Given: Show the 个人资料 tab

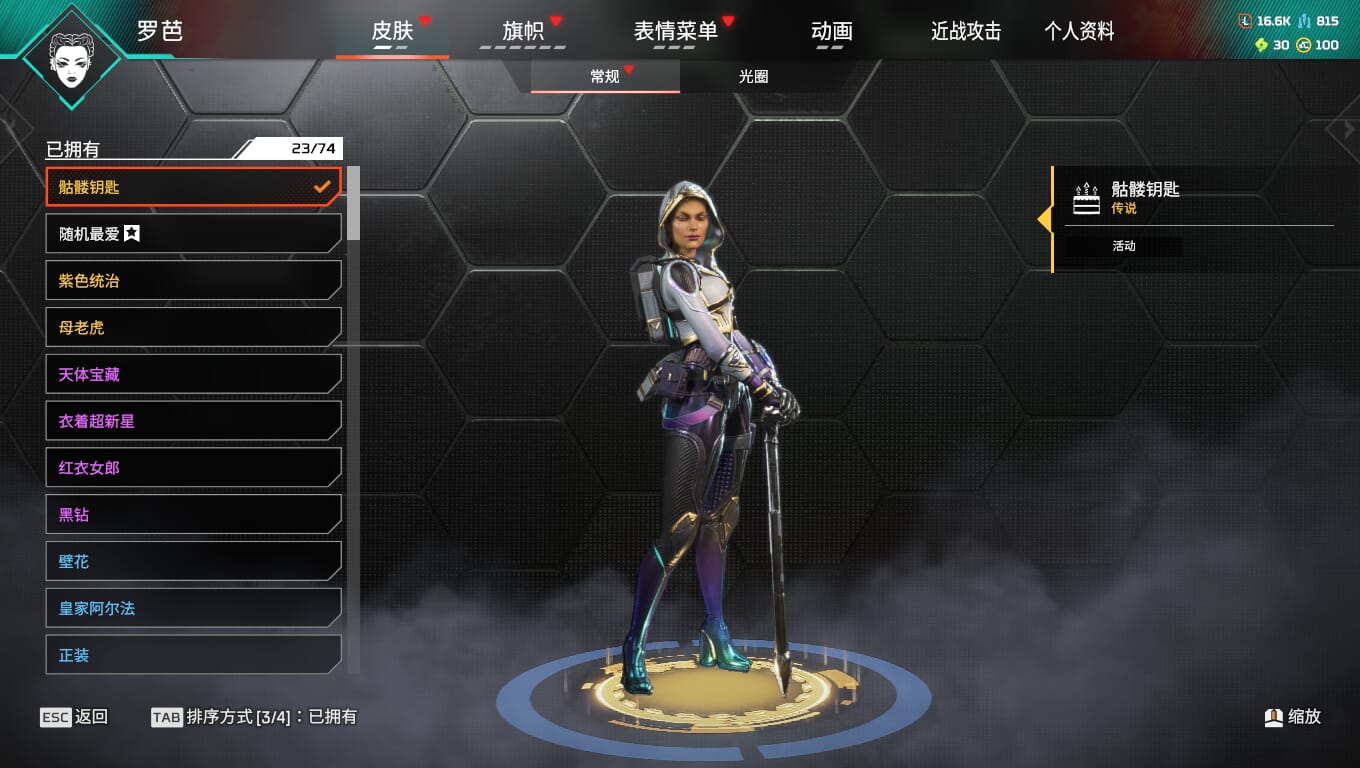Looking at the screenshot, I should 1079,32.
